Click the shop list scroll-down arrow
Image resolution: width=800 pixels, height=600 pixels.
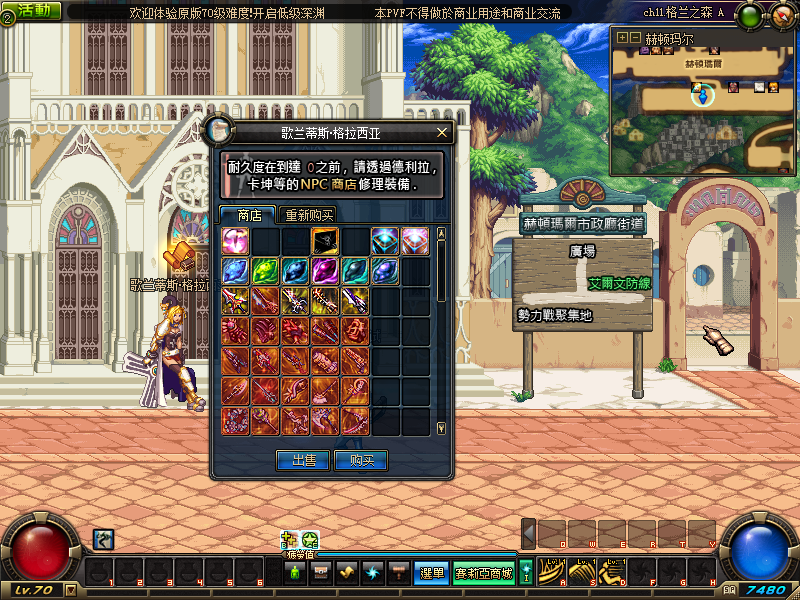pos(442,428)
